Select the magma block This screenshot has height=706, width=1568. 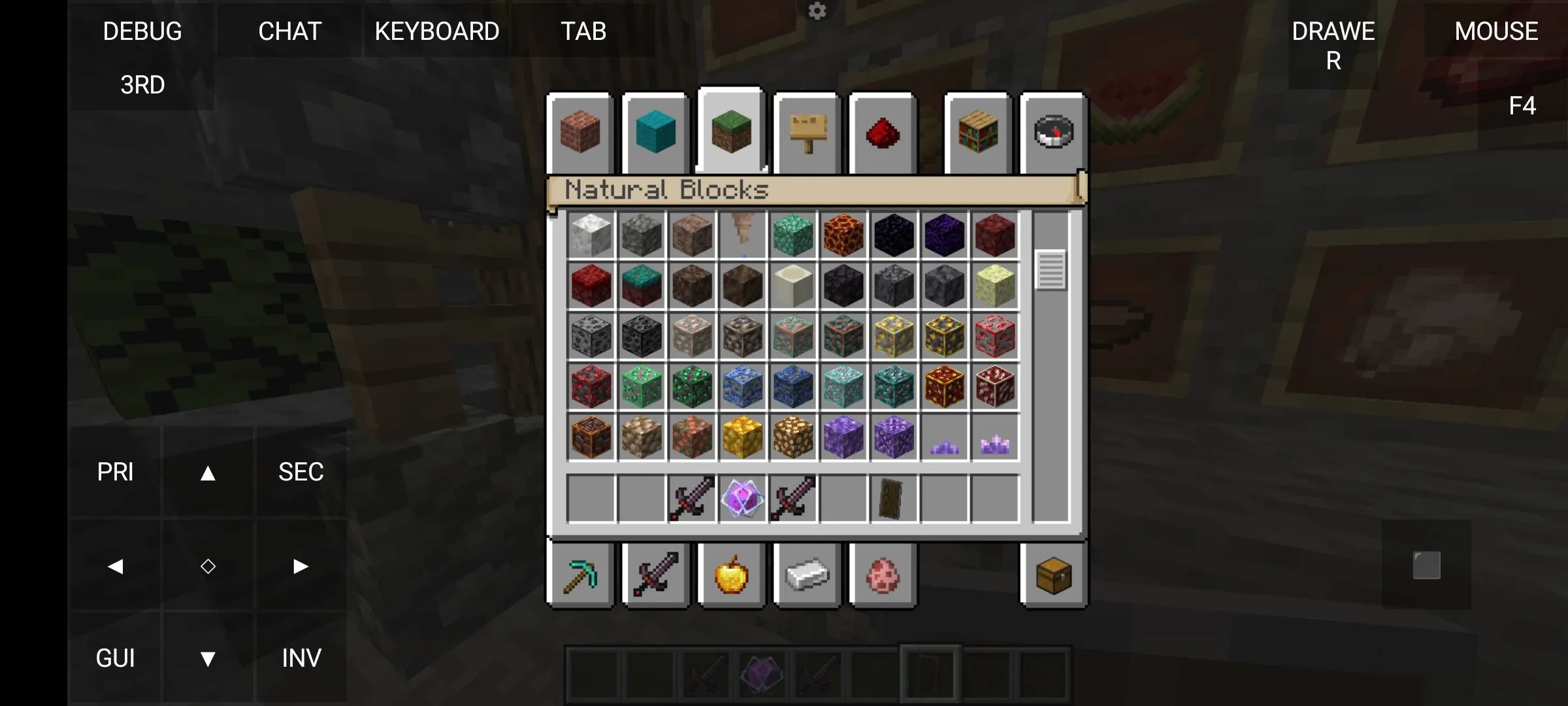pos(843,237)
